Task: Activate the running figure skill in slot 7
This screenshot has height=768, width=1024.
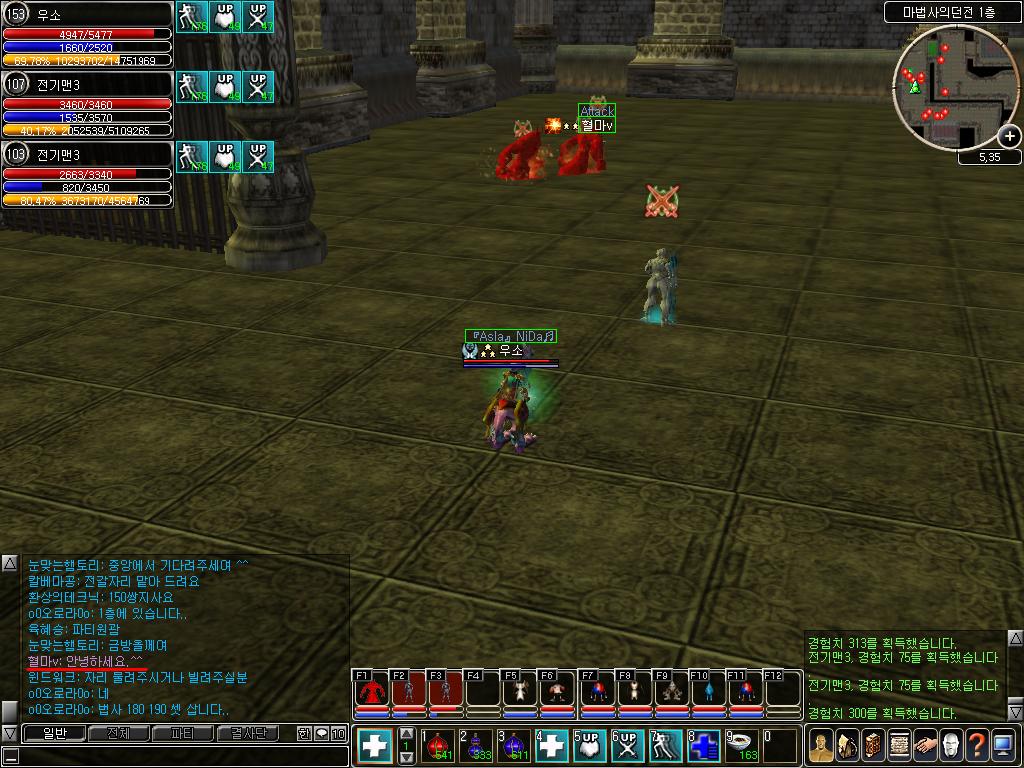Action: pyautogui.click(x=665, y=746)
